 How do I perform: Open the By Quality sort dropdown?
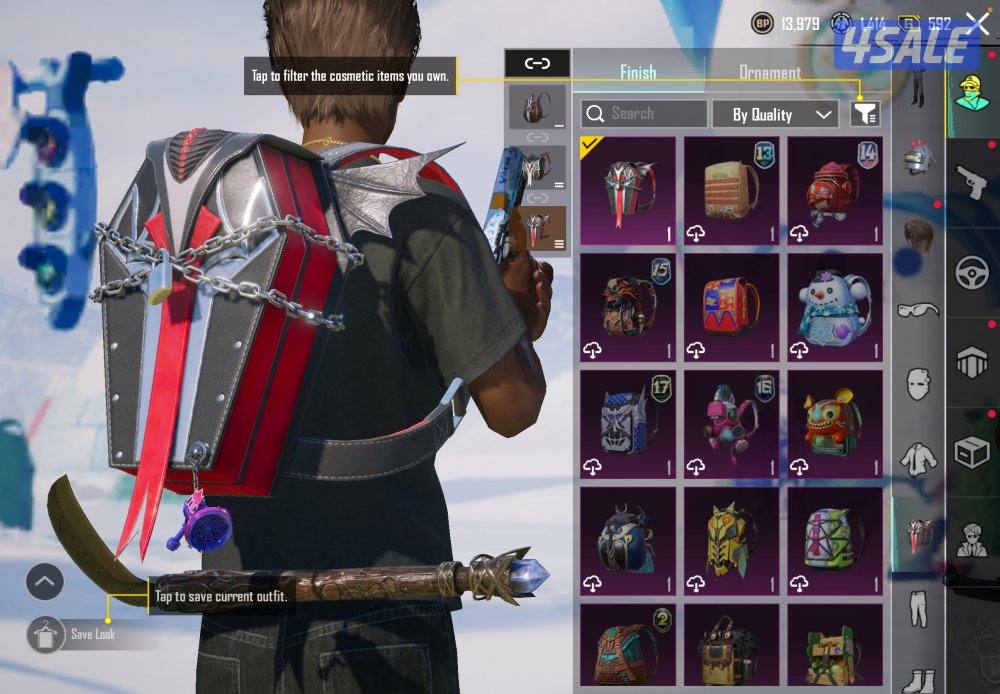pyautogui.click(x=775, y=114)
